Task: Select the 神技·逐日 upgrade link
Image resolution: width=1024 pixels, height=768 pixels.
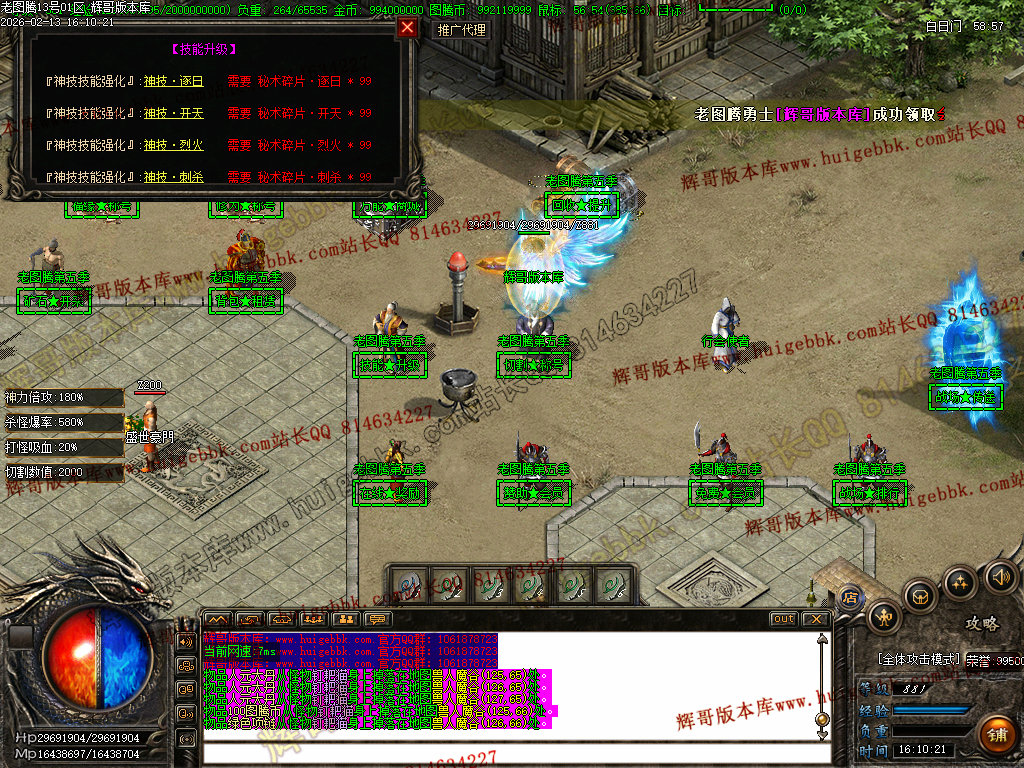Action: pyautogui.click(x=173, y=82)
